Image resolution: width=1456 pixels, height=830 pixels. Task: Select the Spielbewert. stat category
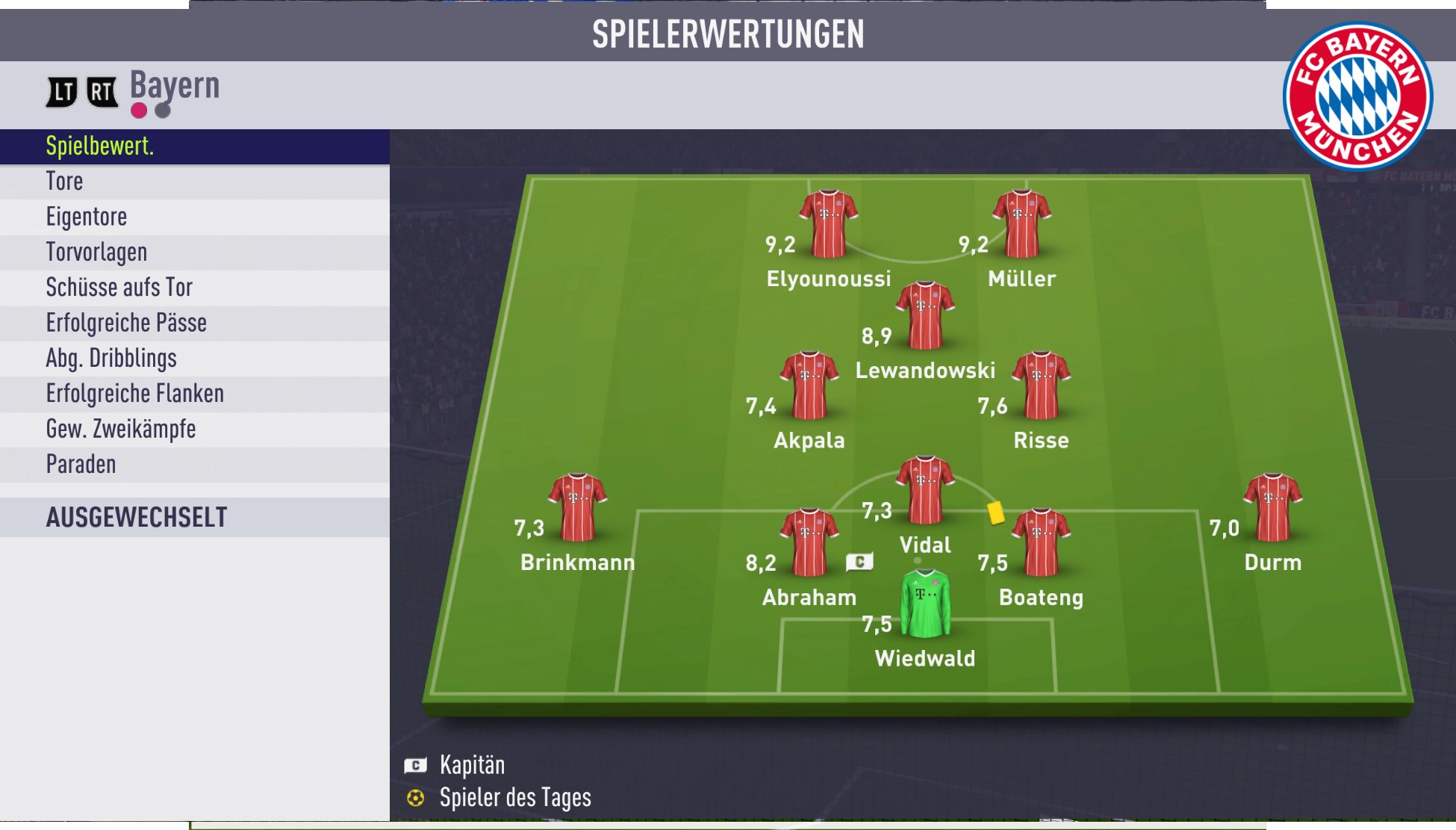(194, 146)
